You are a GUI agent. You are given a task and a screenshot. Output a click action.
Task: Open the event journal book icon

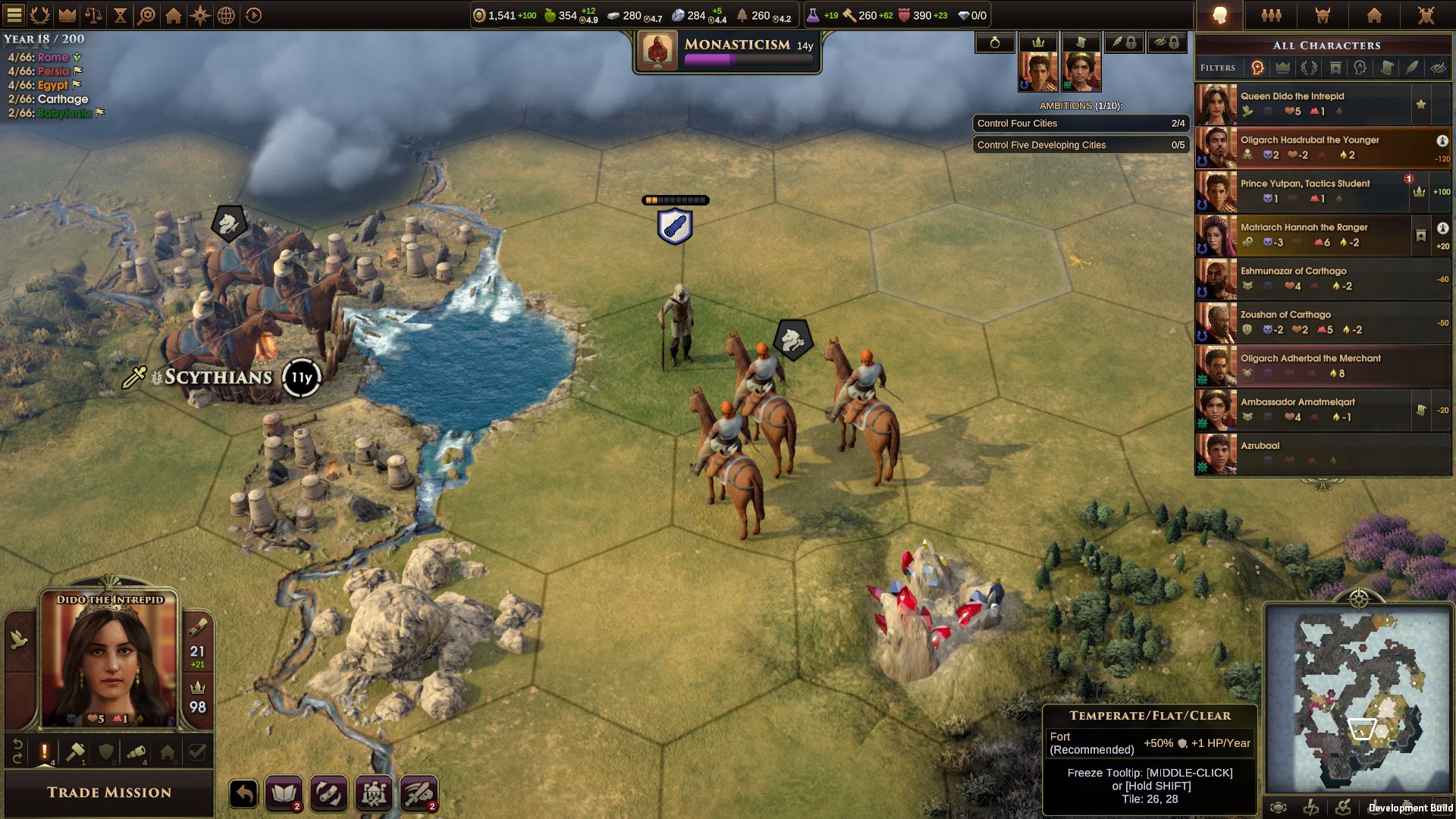(285, 793)
